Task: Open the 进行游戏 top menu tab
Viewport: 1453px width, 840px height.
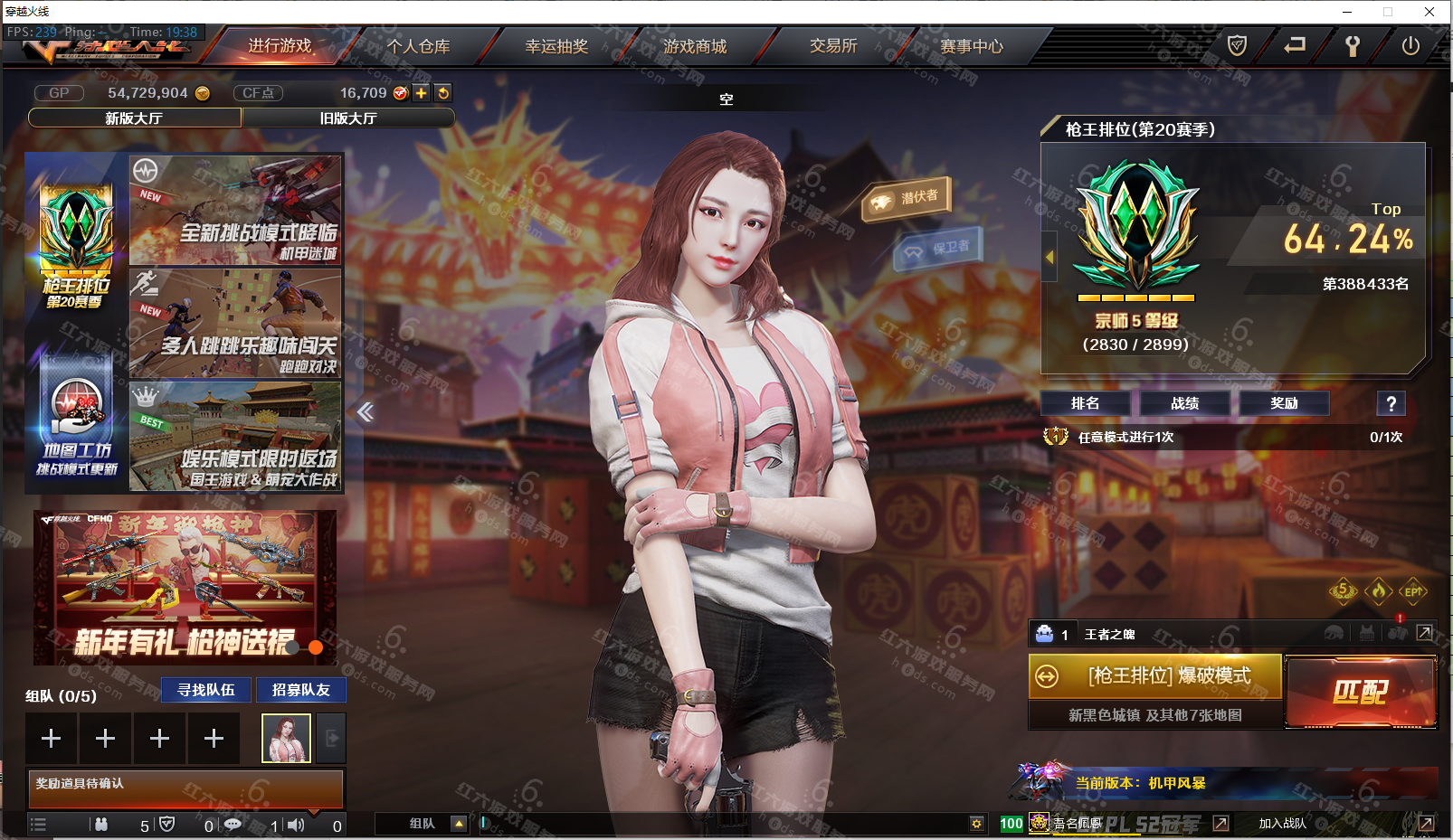Action: coord(280,46)
